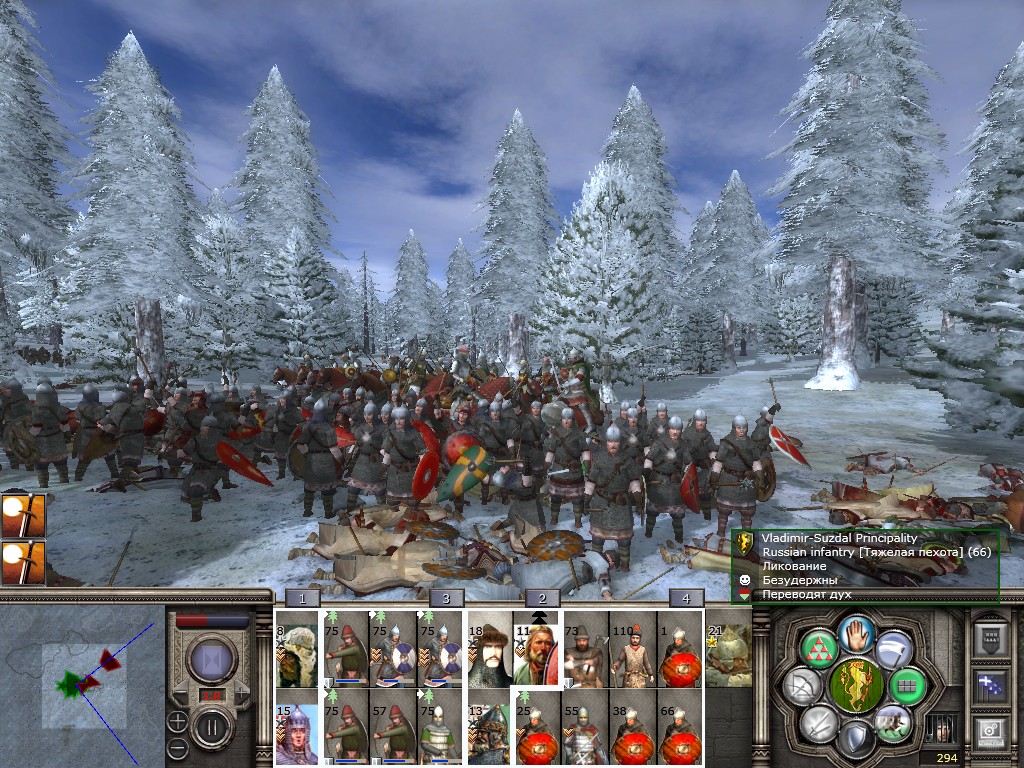This screenshot has width=1024, height=768.
Task: Order withdrawal with the white flag button
Action: 891,650
